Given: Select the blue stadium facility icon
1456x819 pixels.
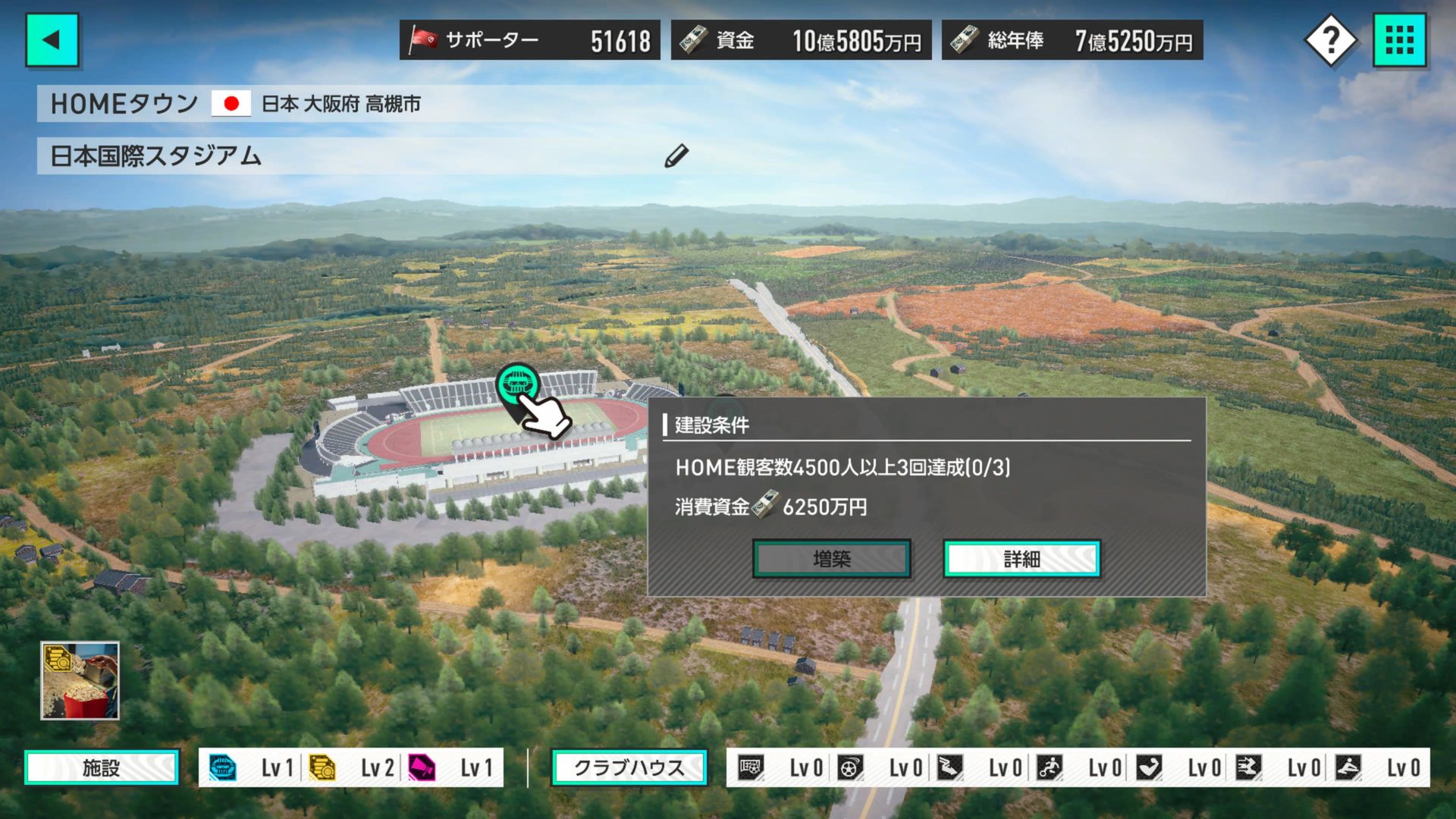Looking at the screenshot, I should [x=223, y=767].
